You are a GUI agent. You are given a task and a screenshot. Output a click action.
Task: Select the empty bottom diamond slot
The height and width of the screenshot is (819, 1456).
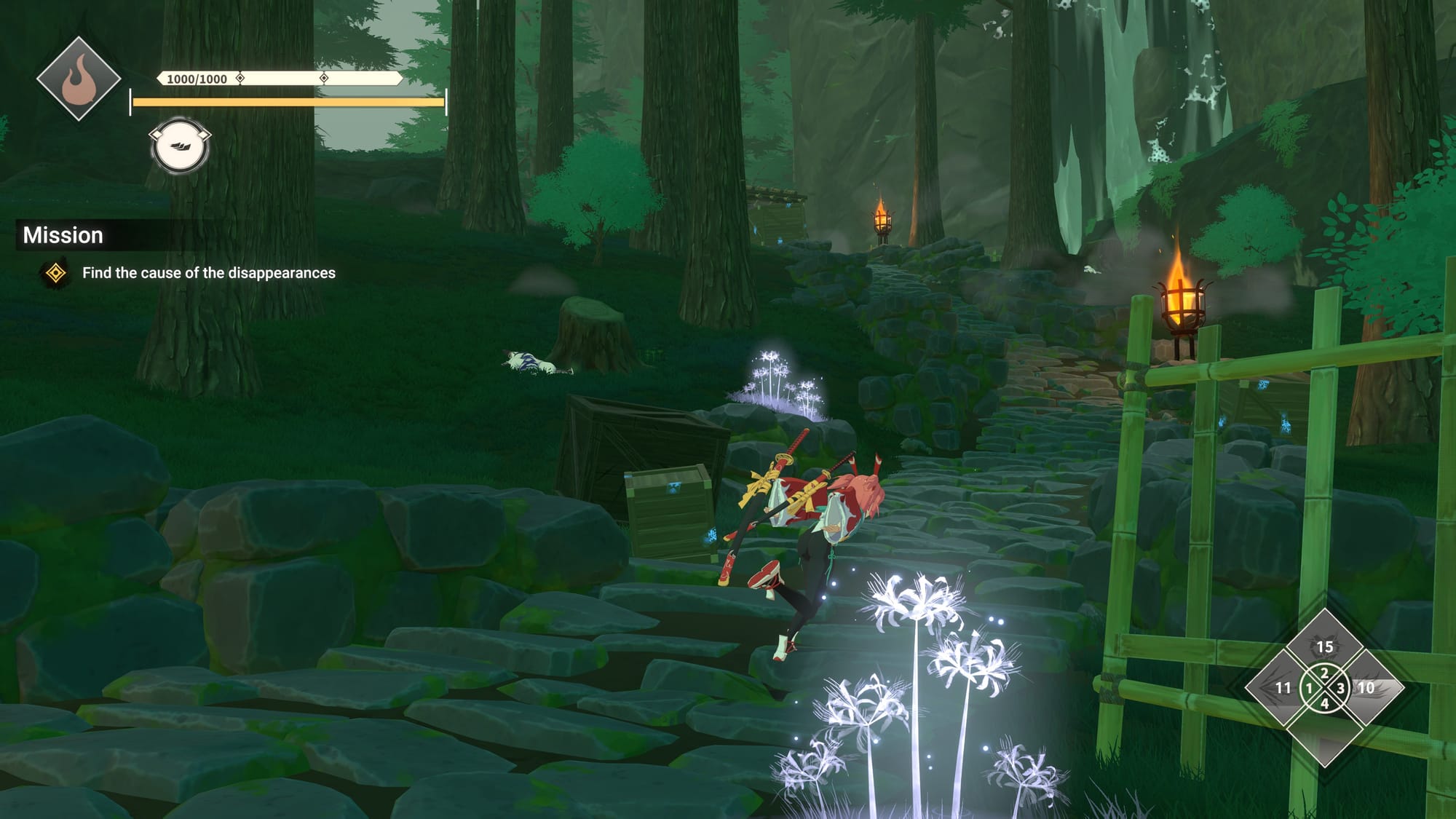coord(1324,735)
